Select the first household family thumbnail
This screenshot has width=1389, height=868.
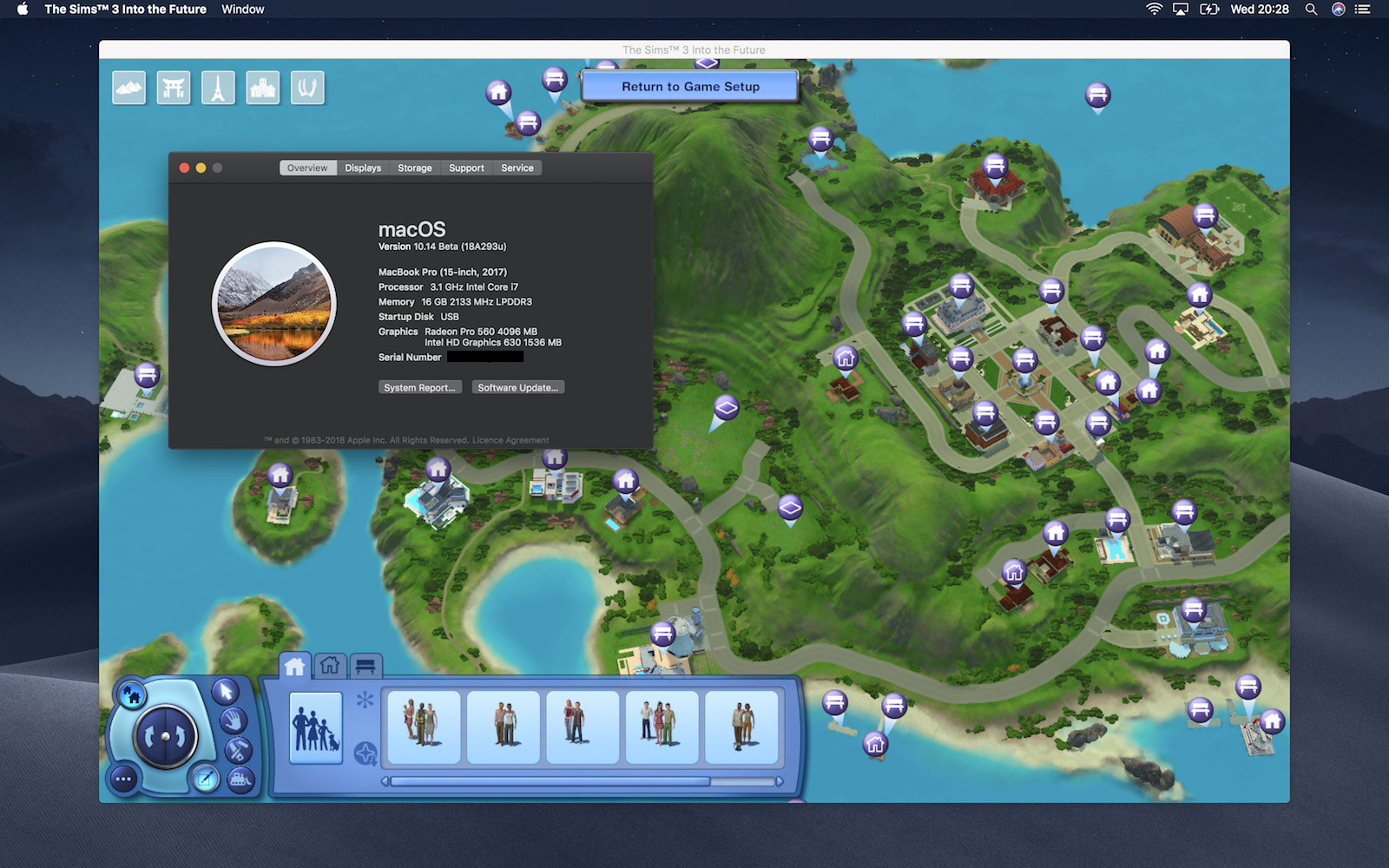(x=424, y=727)
